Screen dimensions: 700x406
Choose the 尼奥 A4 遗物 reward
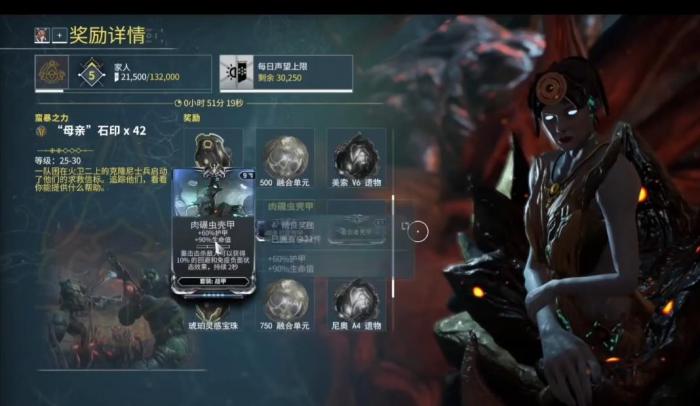point(357,304)
